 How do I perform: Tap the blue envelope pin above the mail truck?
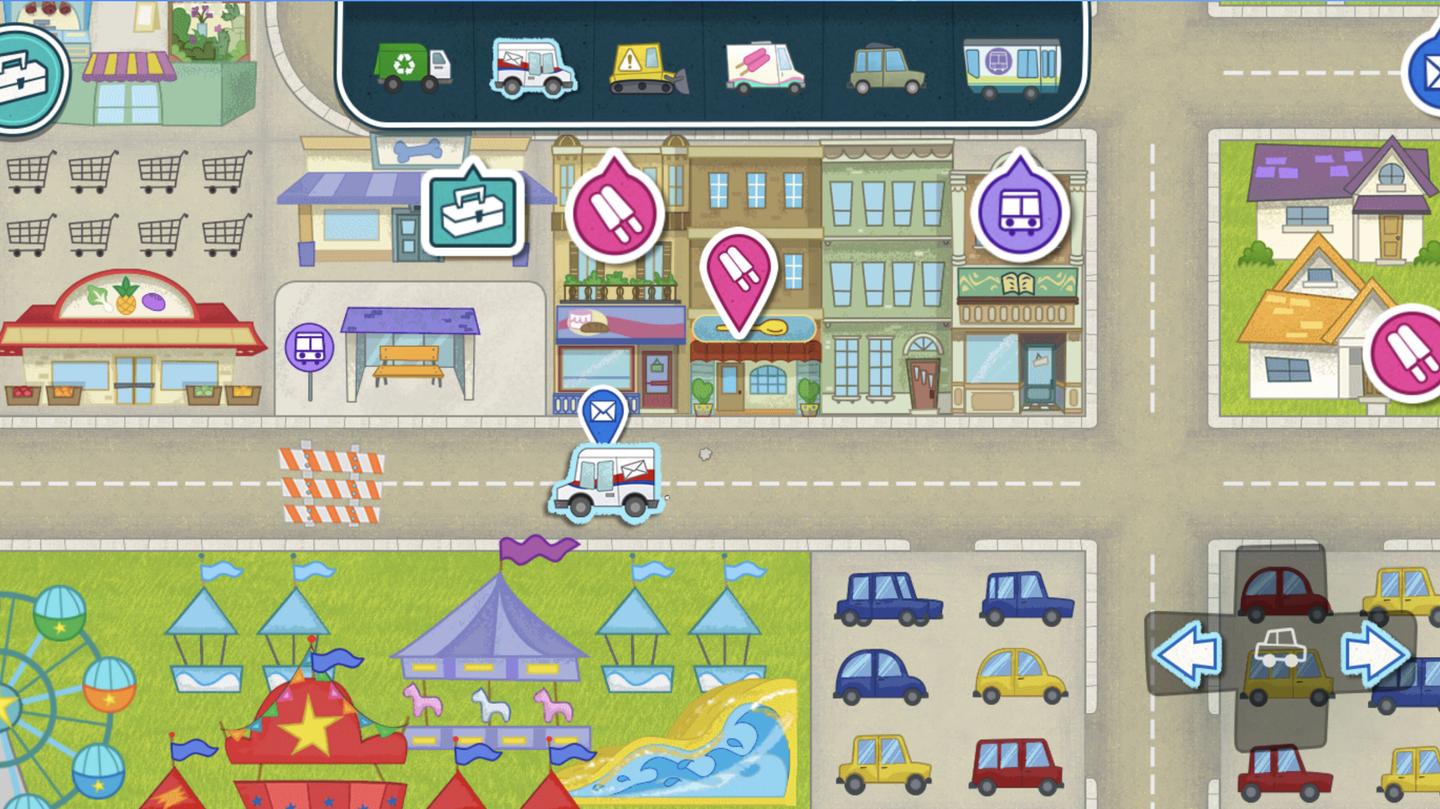pyautogui.click(x=604, y=411)
